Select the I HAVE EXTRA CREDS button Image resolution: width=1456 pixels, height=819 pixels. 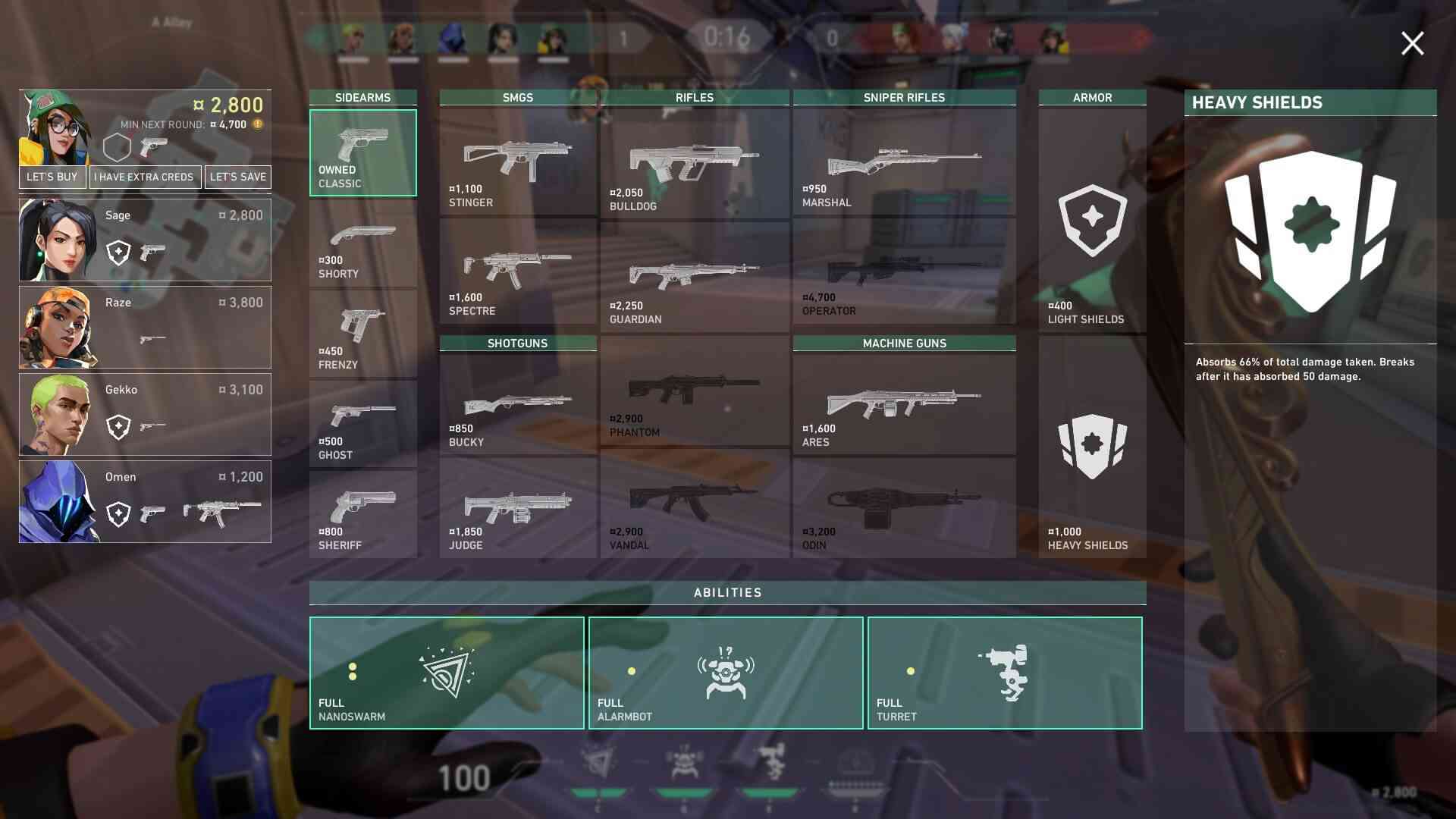(144, 177)
